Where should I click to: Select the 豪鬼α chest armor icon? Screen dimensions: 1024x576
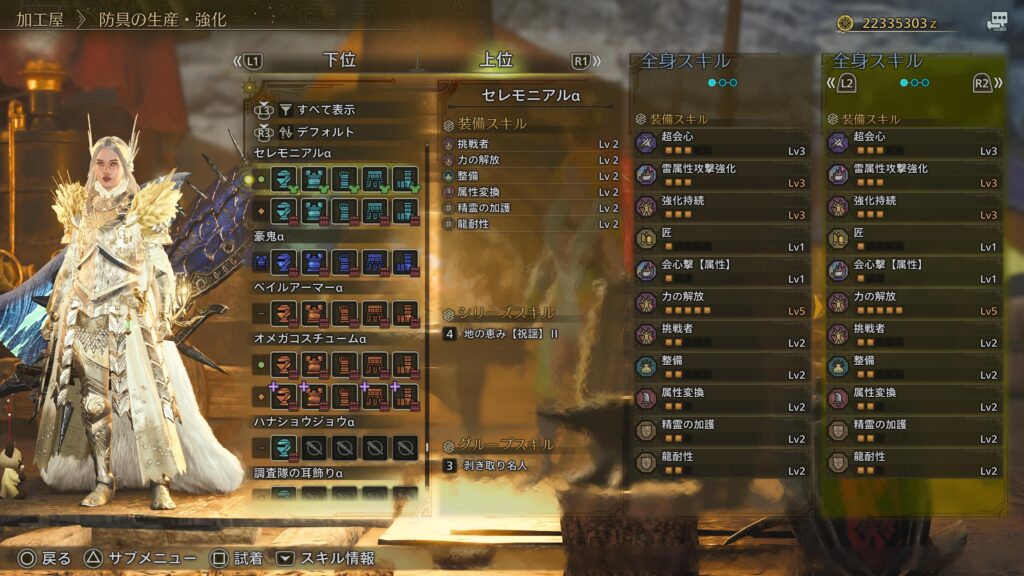click(x=314, y=263)
